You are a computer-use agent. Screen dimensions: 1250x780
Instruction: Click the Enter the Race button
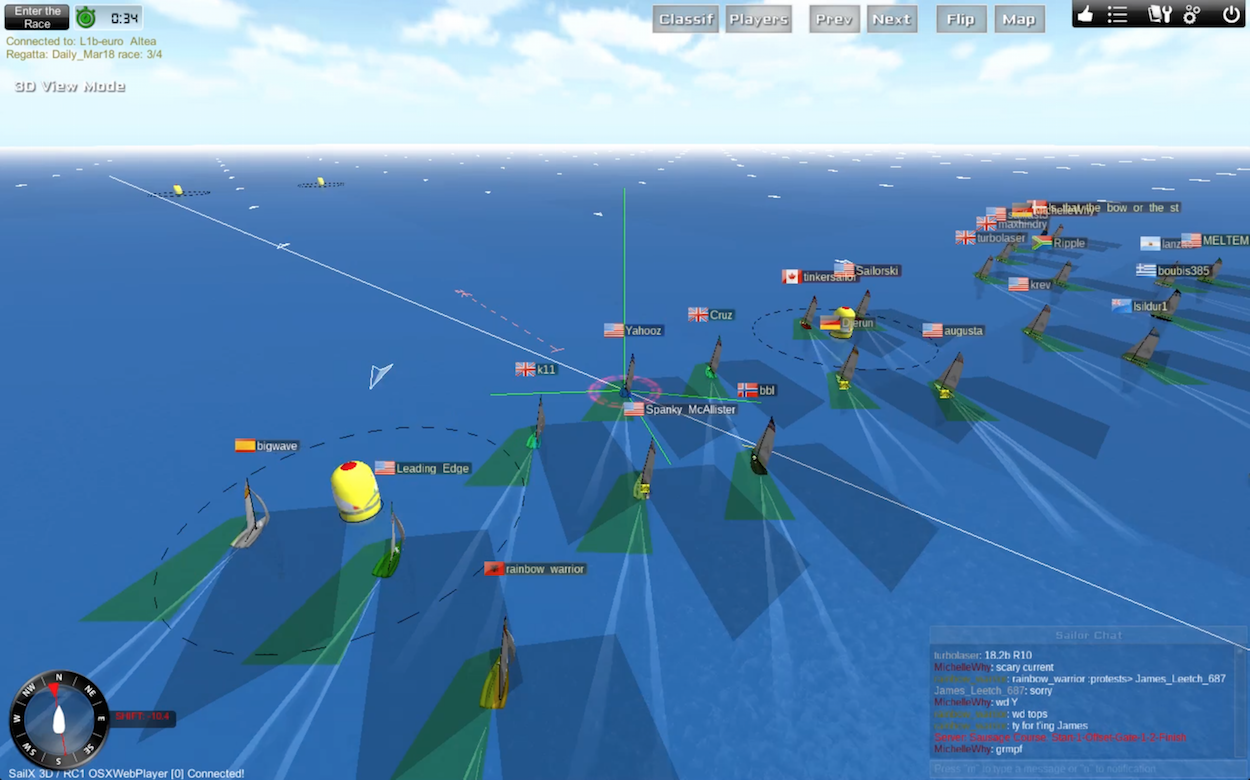pos(37,17)
